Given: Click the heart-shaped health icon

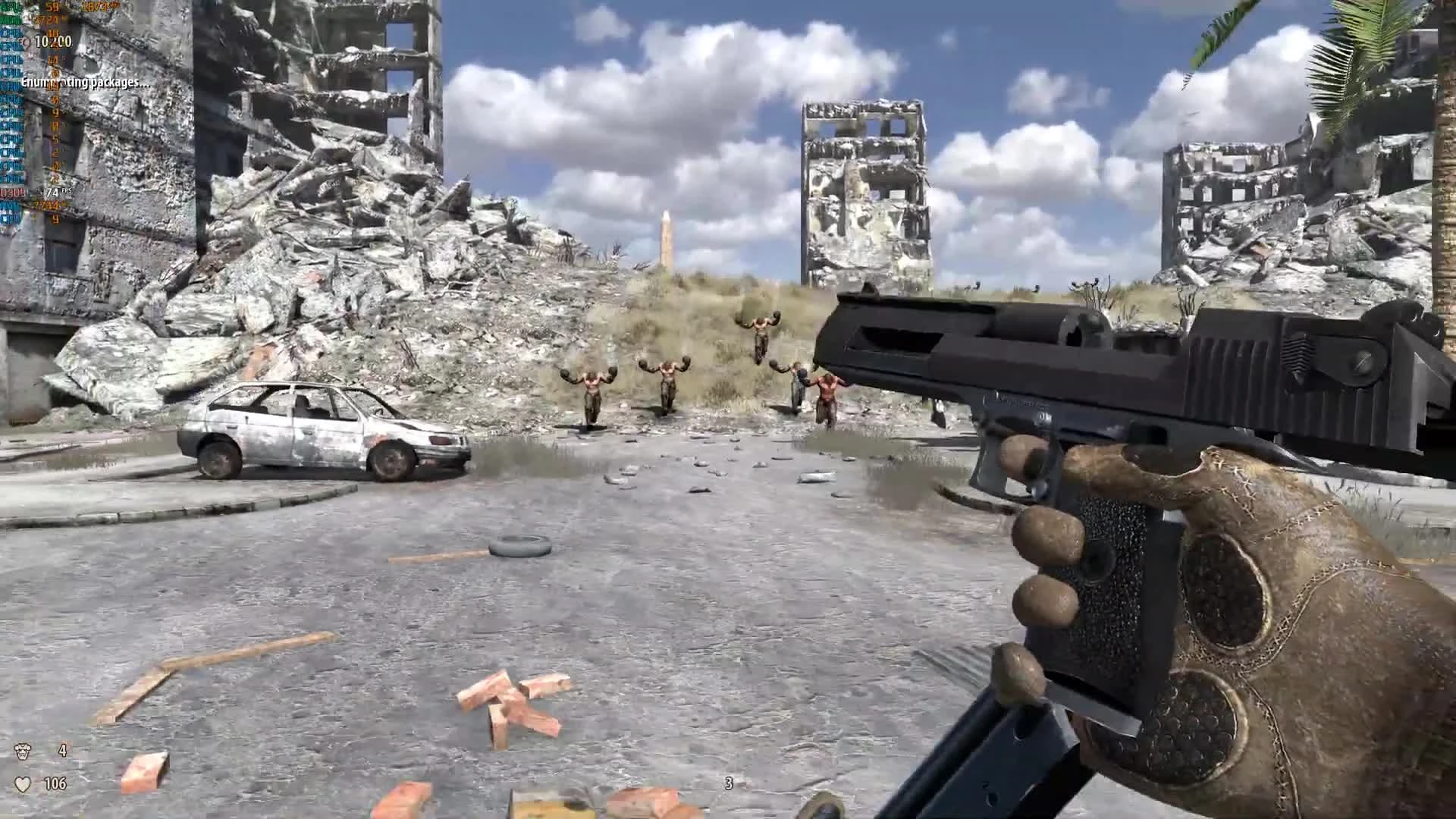Looking at the screenshot, I should point(22,783).
